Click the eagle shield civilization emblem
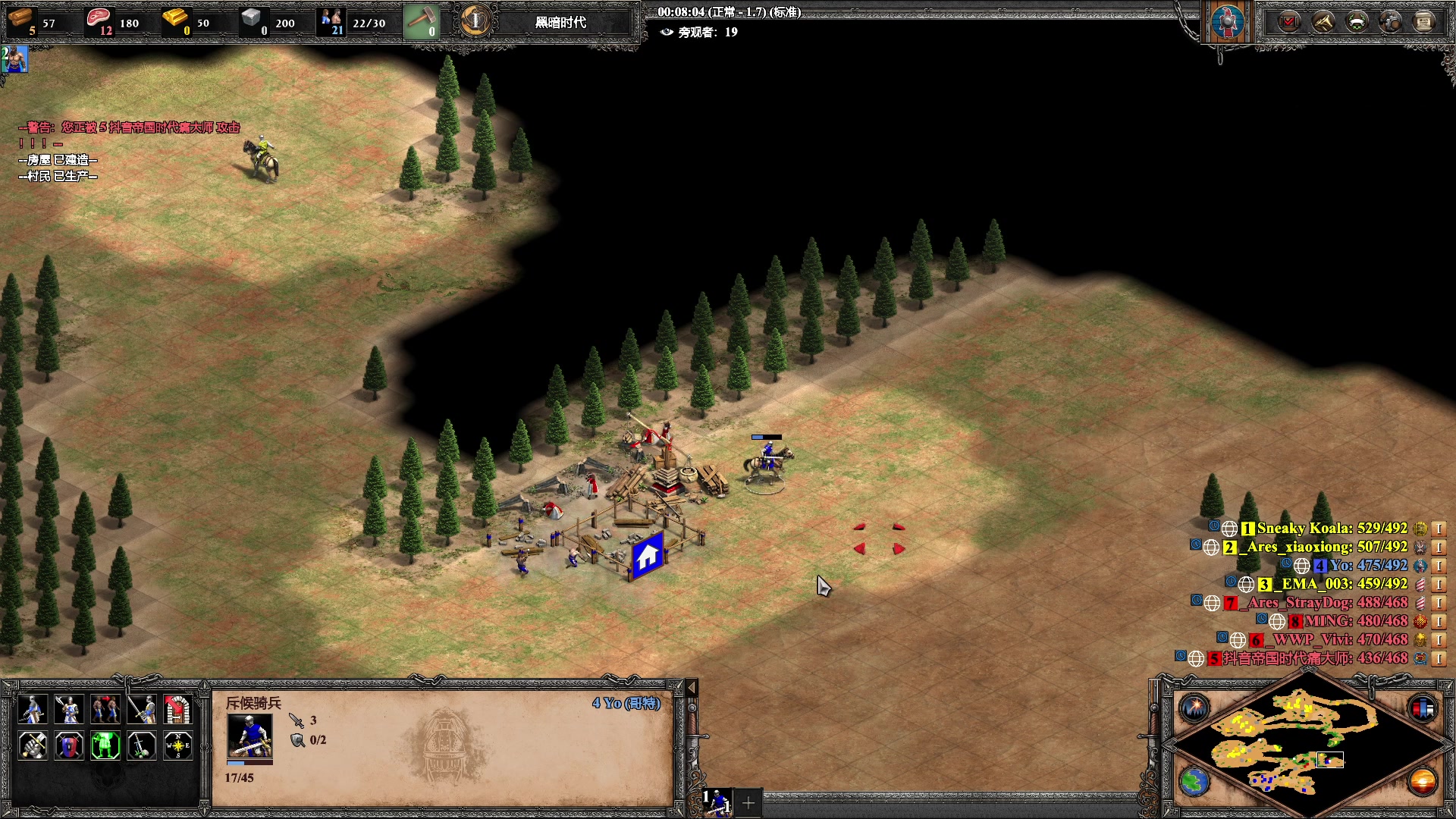The height and width of the screenshot is (819, 1456). pos(1228,22)
